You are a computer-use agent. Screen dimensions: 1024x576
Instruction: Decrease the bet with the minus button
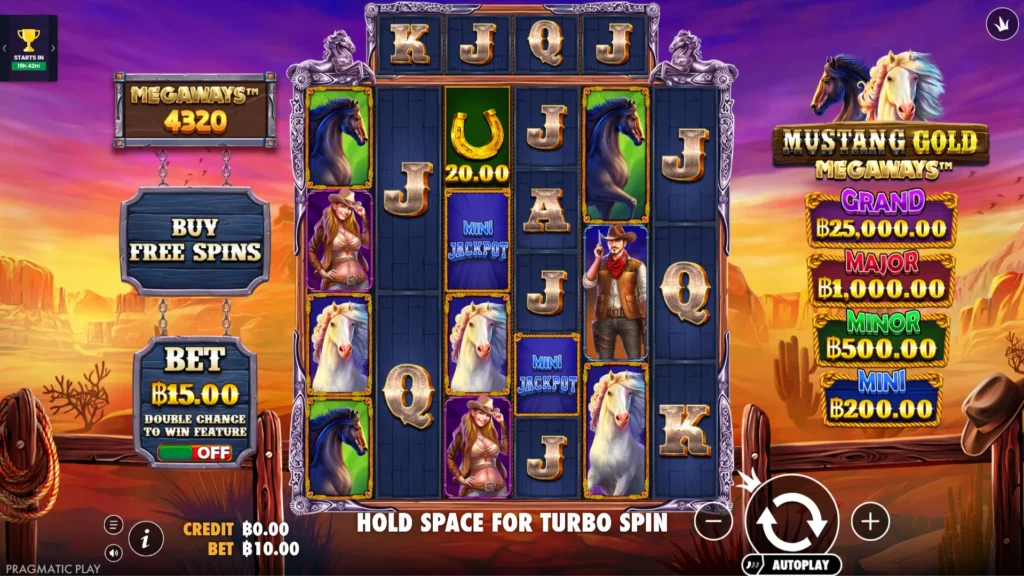click(713, 521)
